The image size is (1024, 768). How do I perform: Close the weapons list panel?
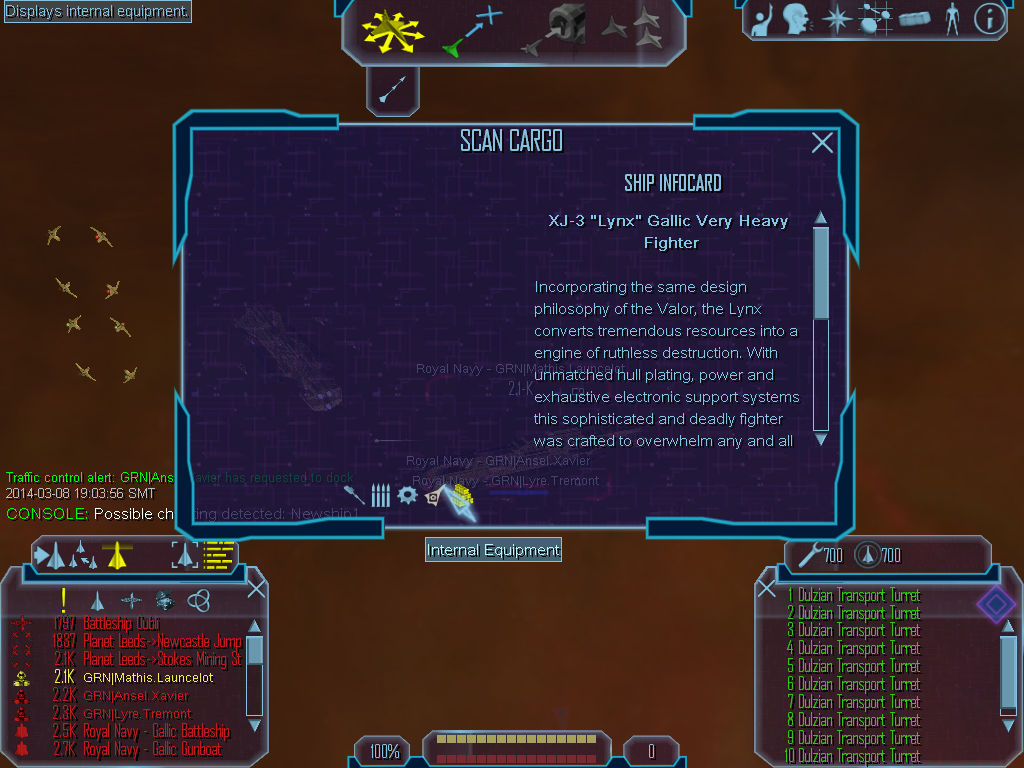pyautogui.click(x=767, y=588)
